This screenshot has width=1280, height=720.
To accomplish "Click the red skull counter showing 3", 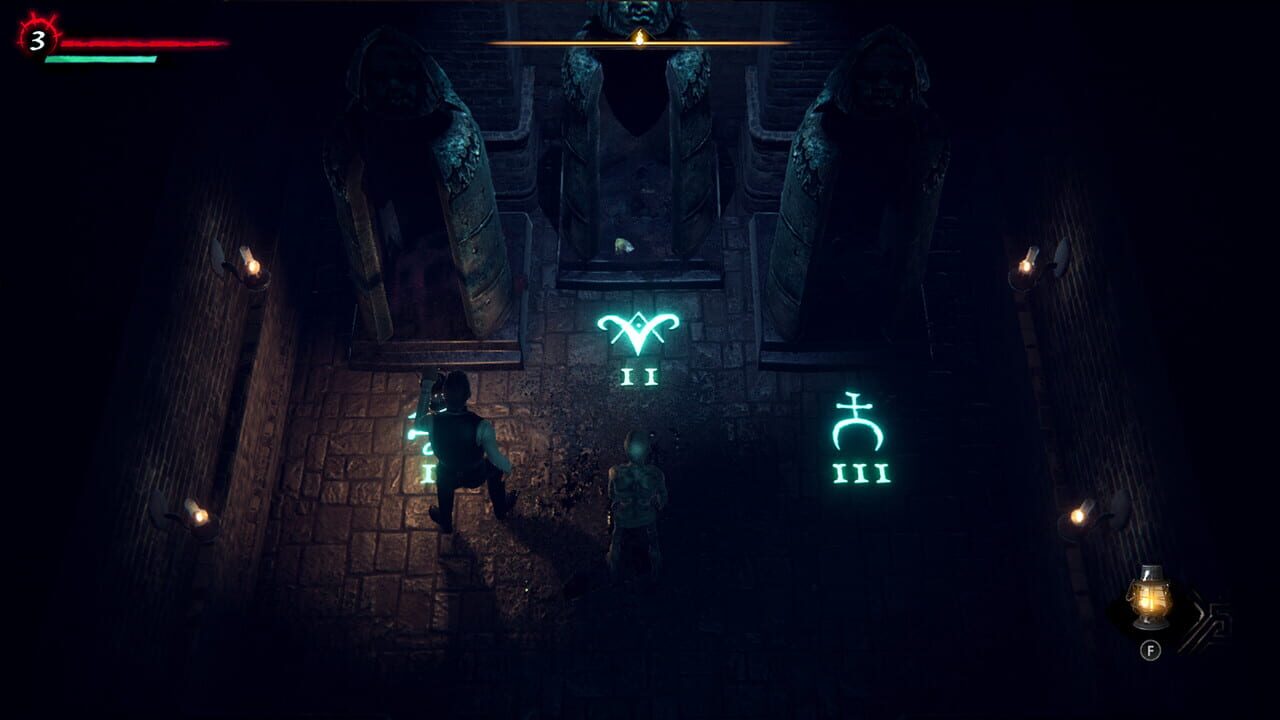I will point(32,42).
